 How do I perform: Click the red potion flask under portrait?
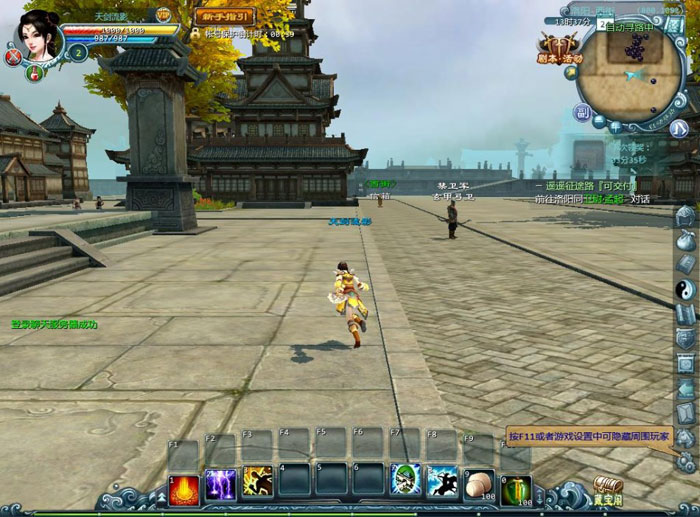pyautogui.click(x=36, y=71)
